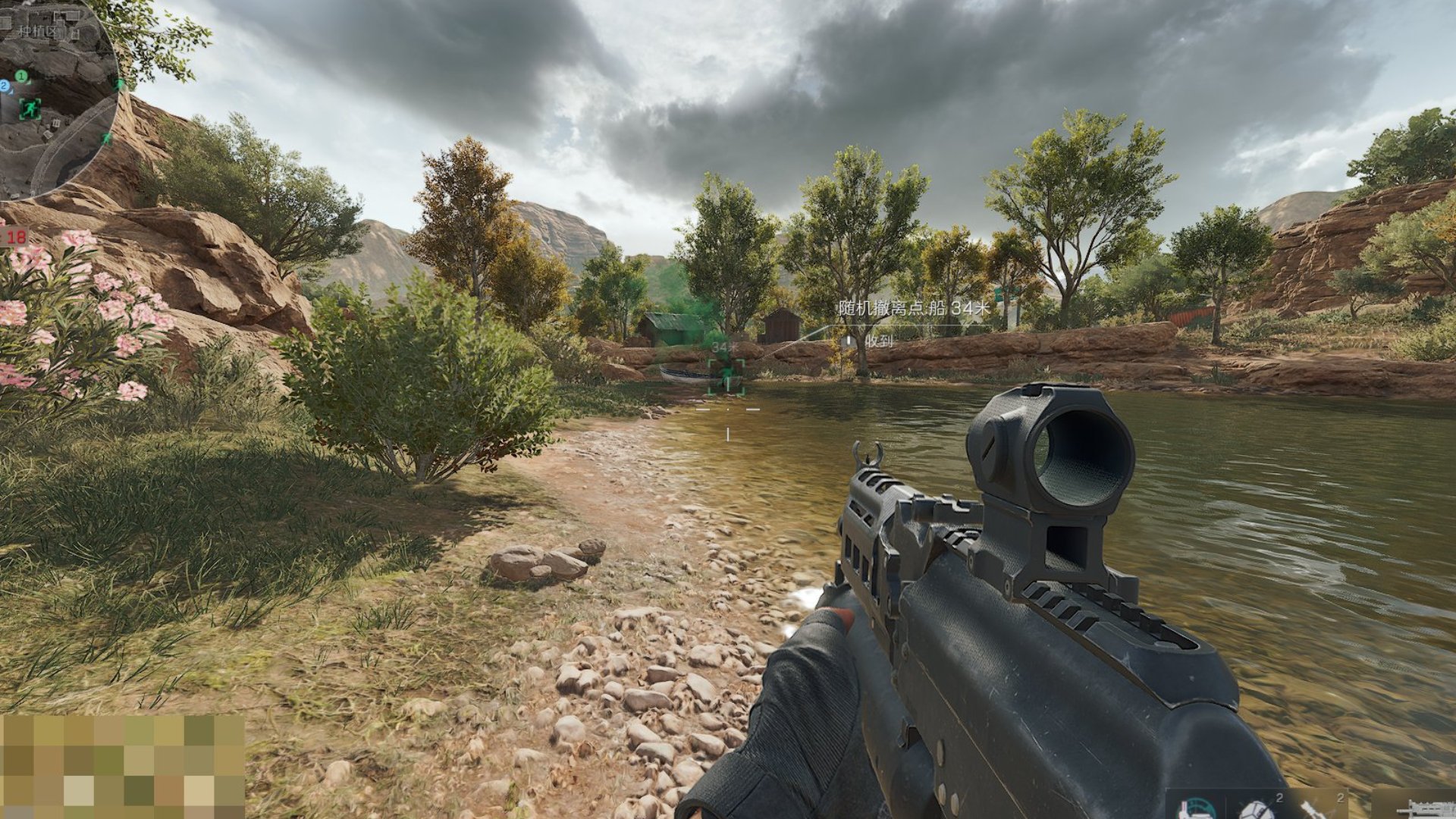Click the blue teammate 2 badge on the minimap

click(x=3, y=85)
